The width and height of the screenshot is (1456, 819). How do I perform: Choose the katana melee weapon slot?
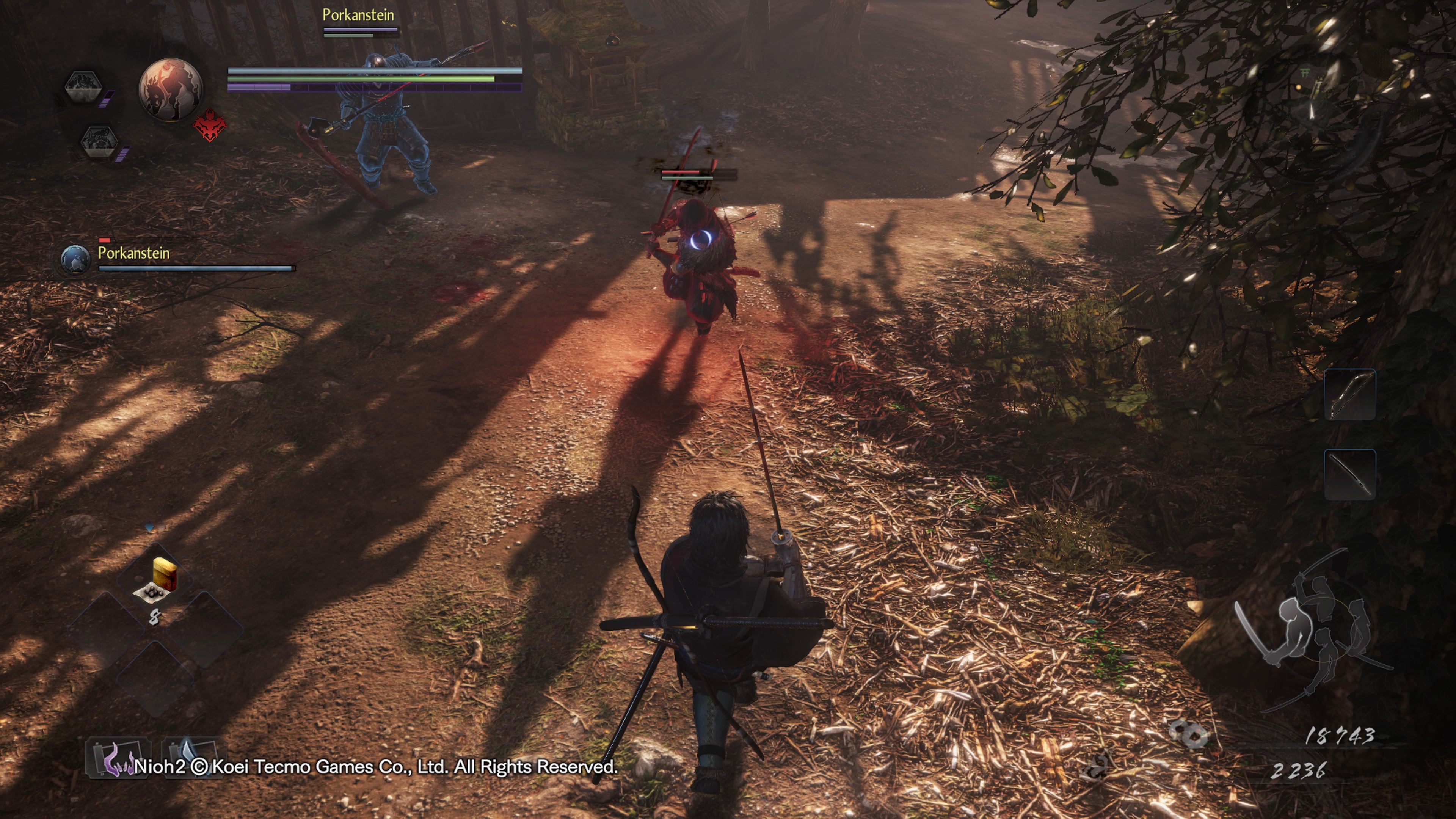point(1350,475)
